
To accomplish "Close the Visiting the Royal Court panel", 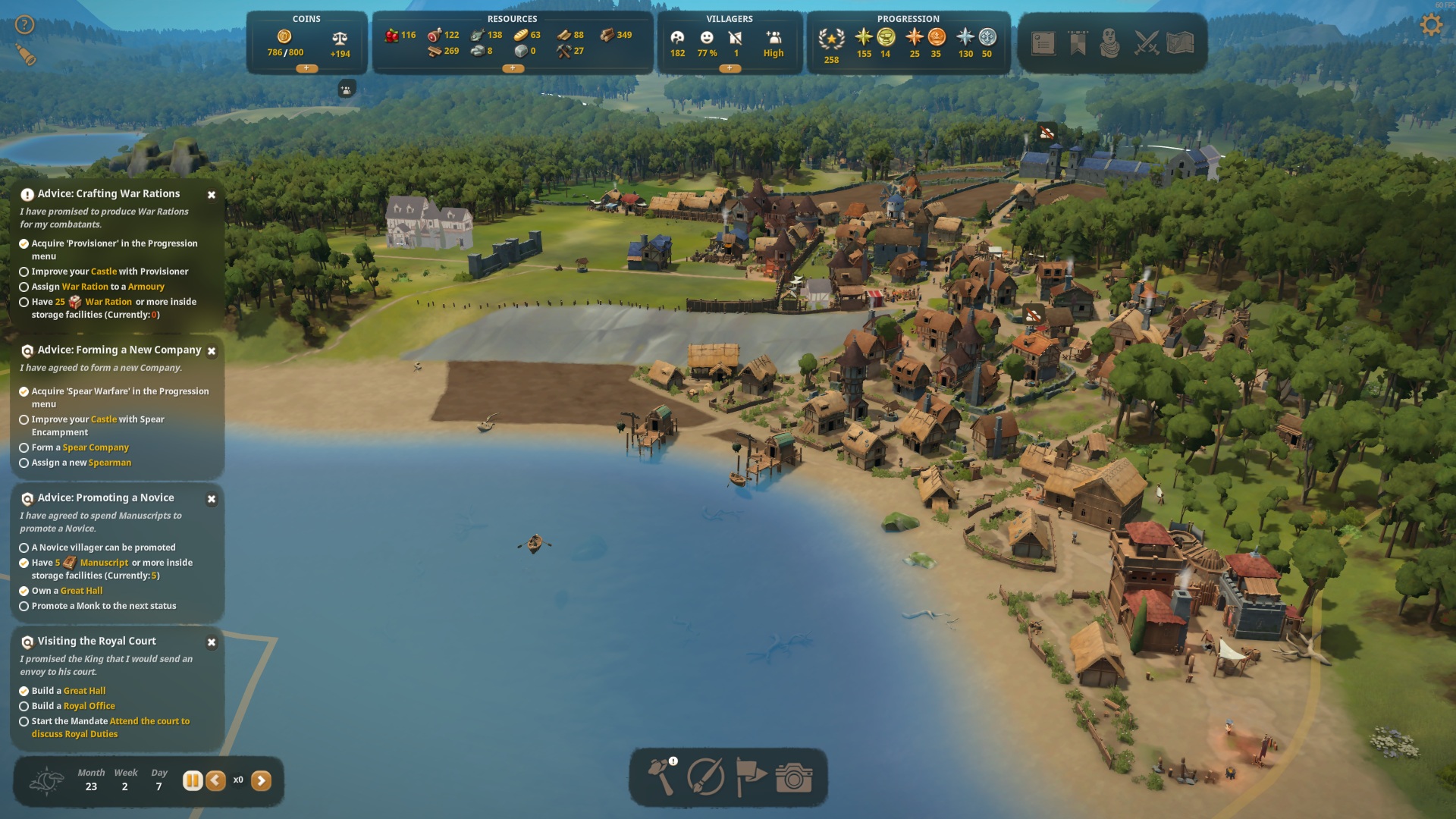I will click(x=212, y=642).
